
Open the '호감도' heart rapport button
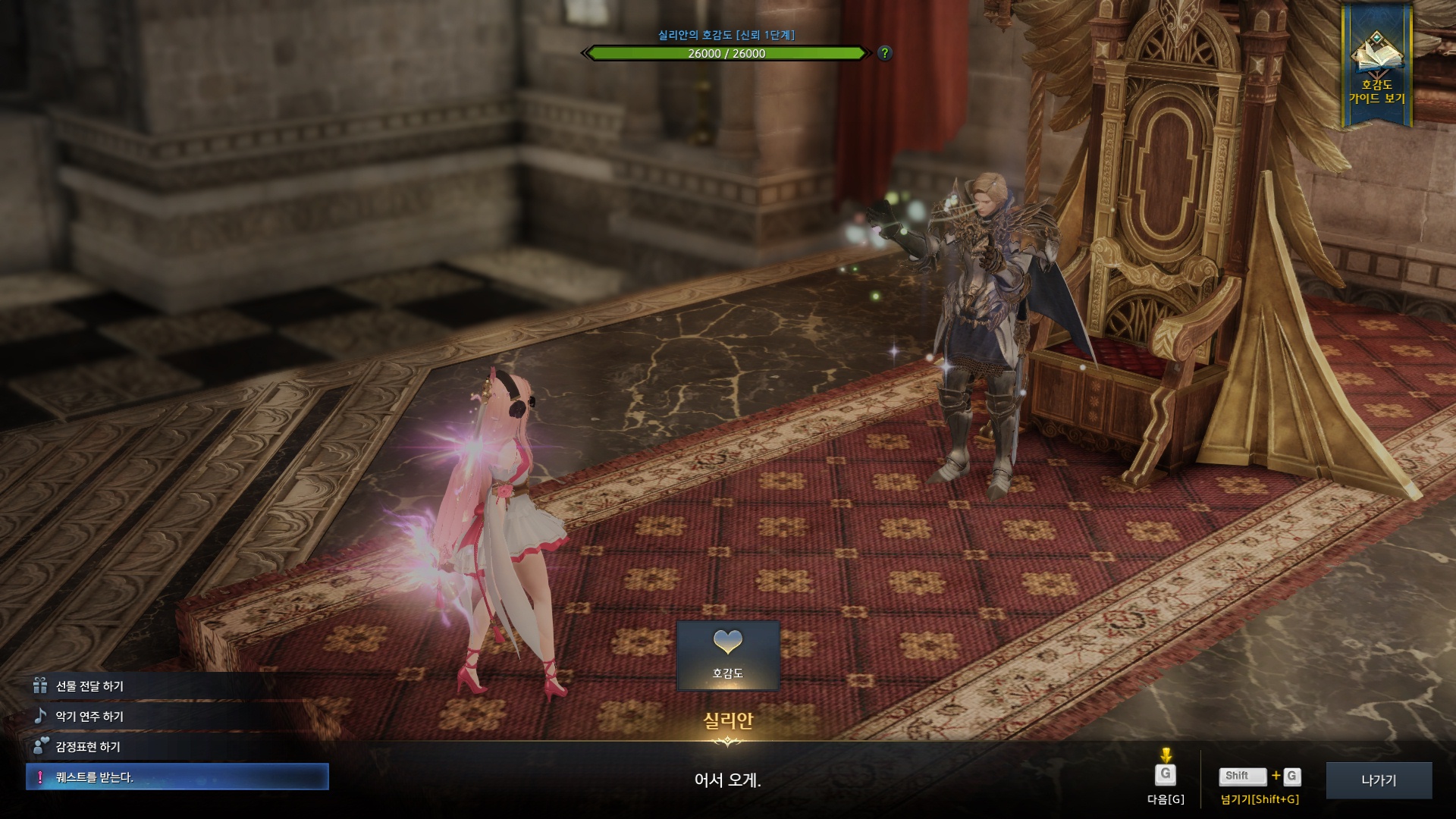(727, 655)
